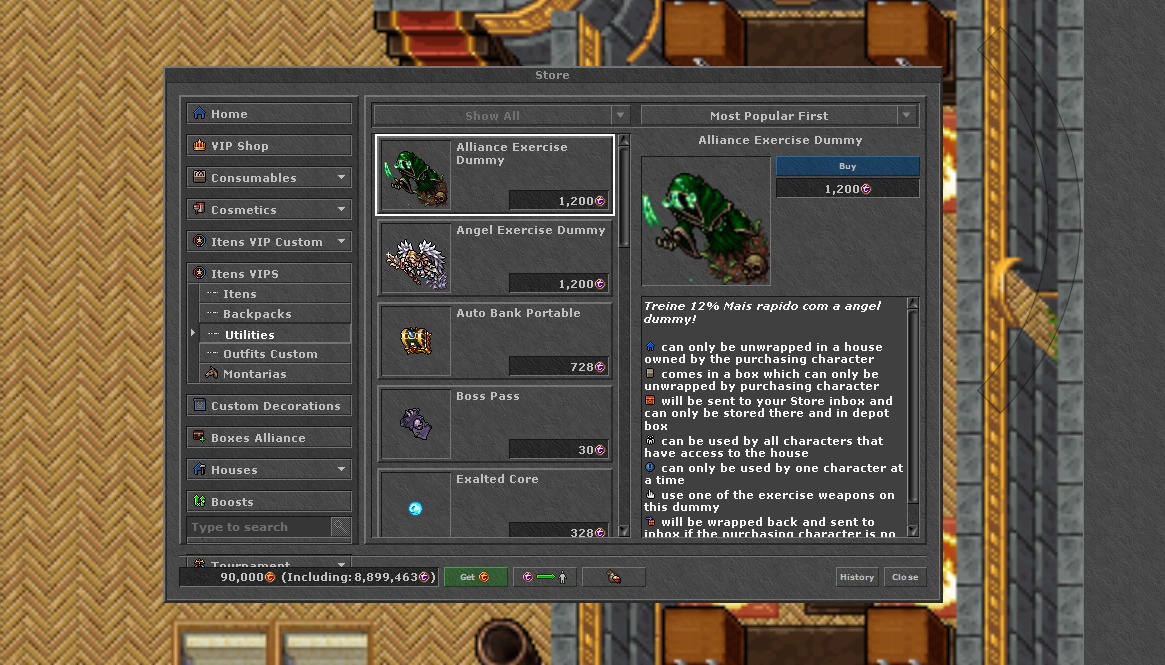Viewport: 1165px width, 665px height.
Task: Expand the Houses category
Action: pos(269,470)
